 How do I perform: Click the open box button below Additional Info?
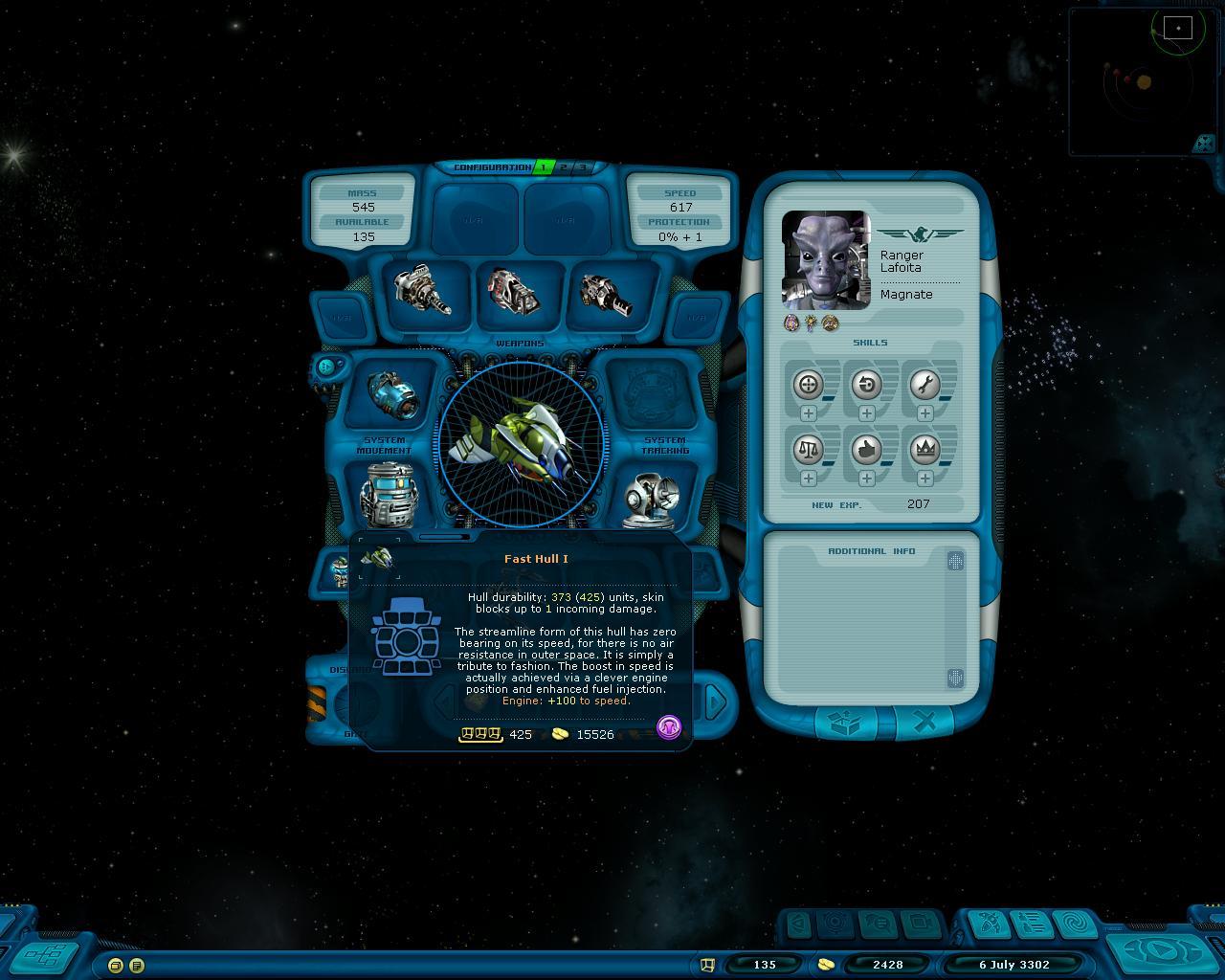click(845, 724)
